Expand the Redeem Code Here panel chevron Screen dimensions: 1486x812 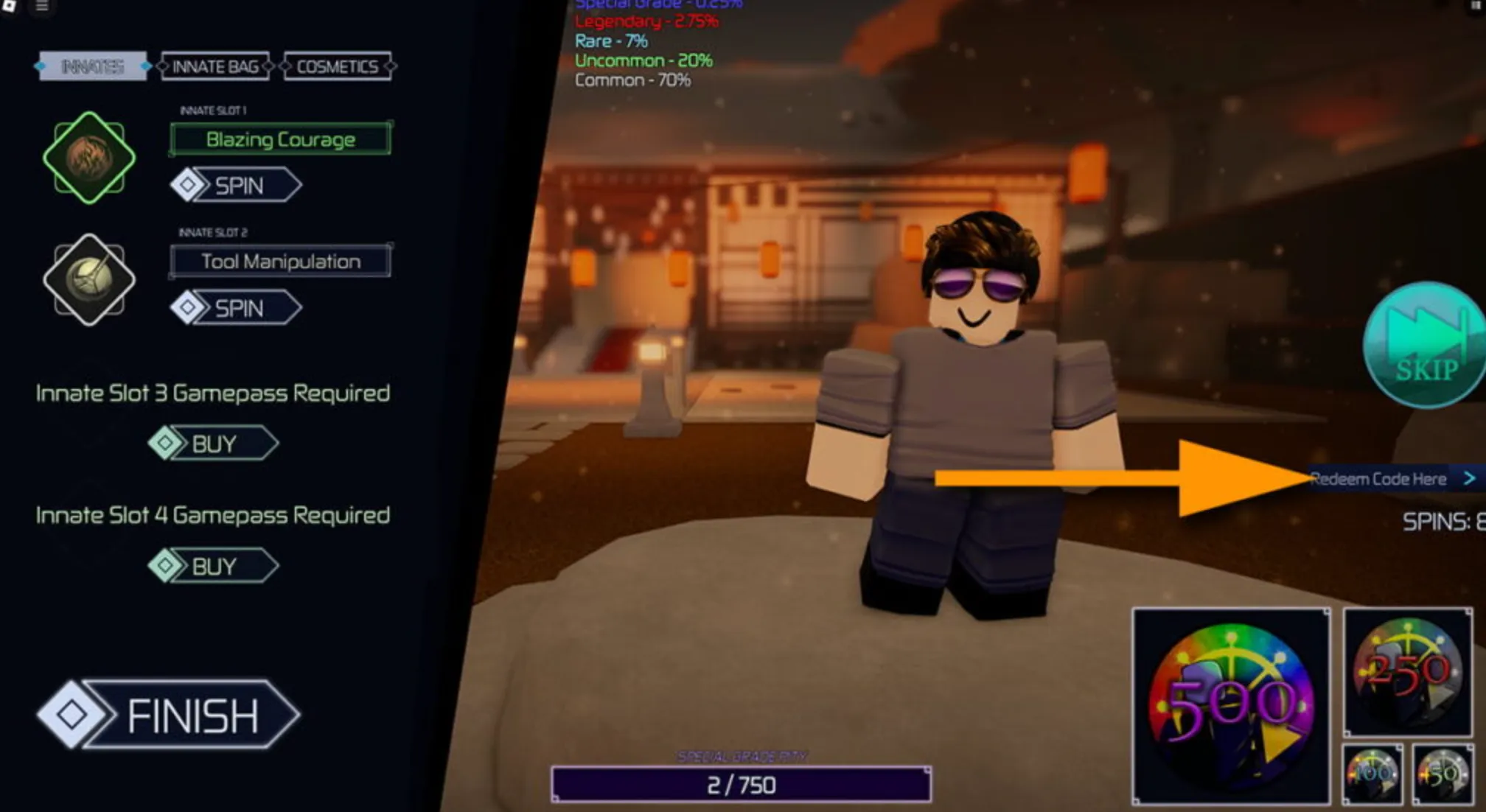1470,477
